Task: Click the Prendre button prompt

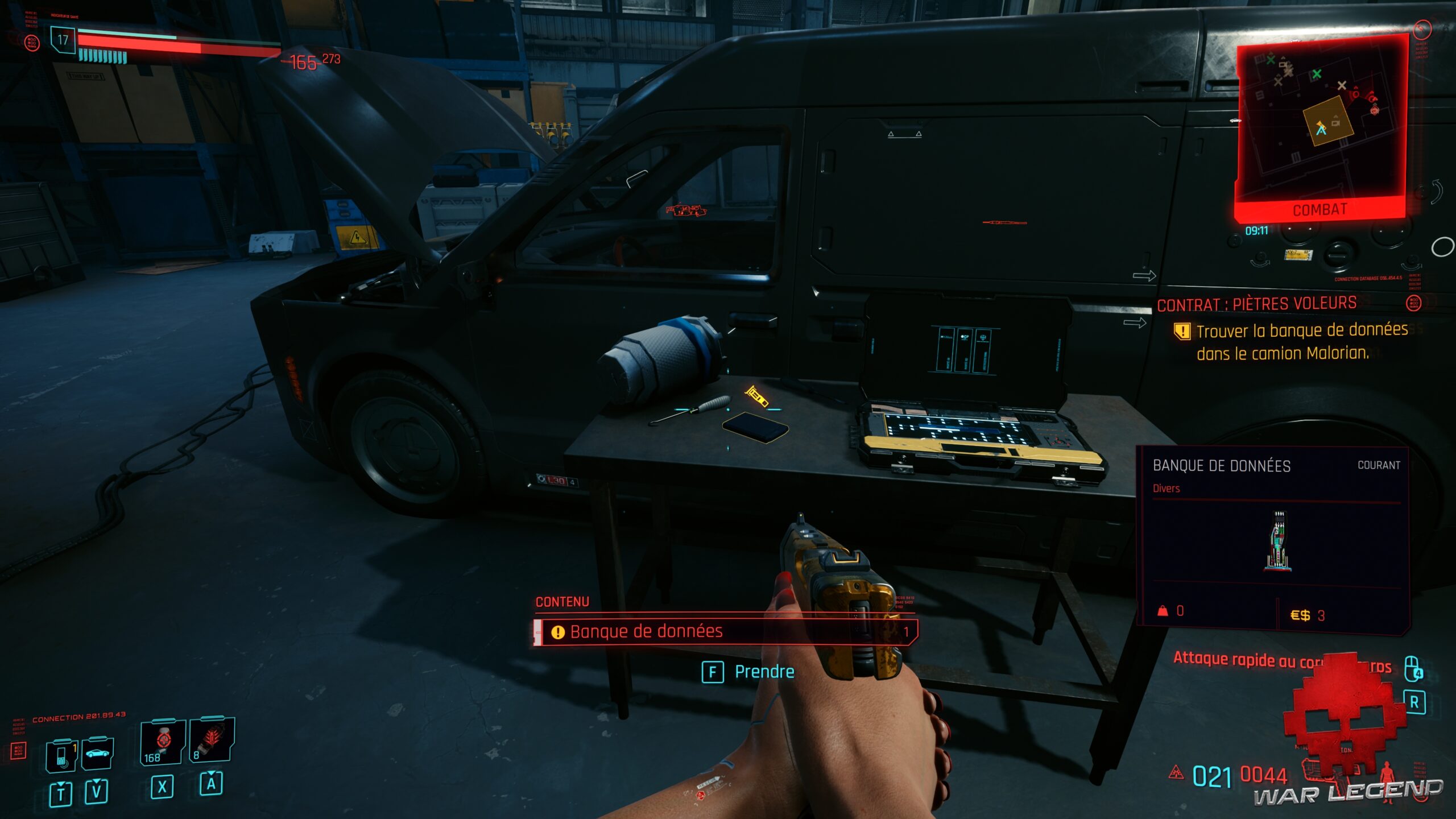Action: pyautogui.click(x=745, y=671)
